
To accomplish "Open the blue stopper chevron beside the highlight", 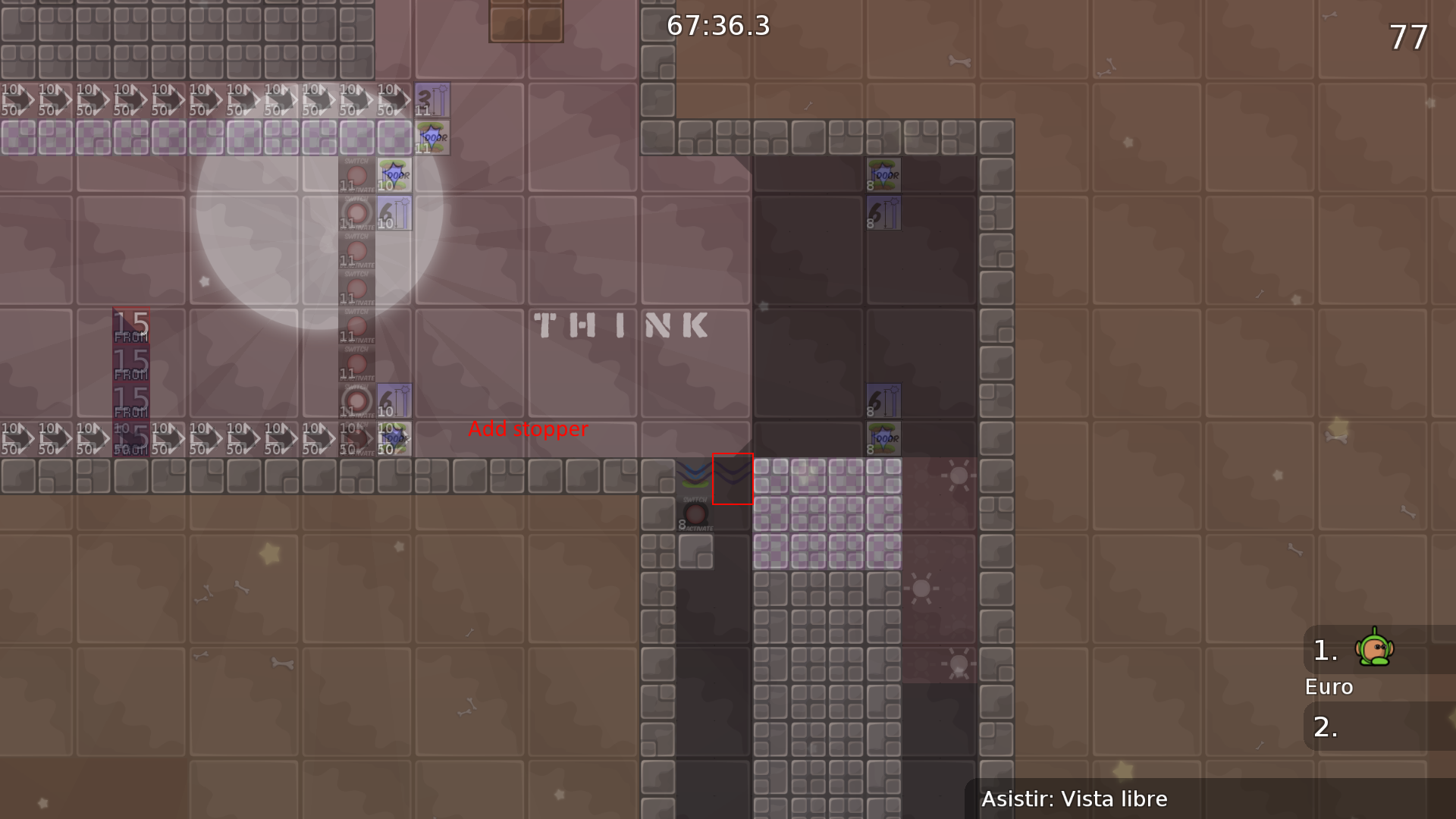I will coord(694,472).
